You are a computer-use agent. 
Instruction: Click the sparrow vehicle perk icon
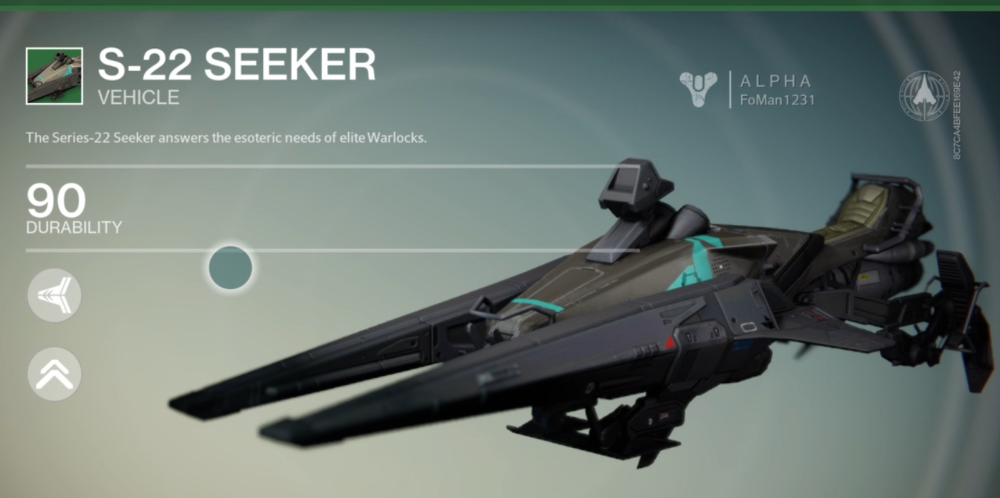(x=54, y=296)
